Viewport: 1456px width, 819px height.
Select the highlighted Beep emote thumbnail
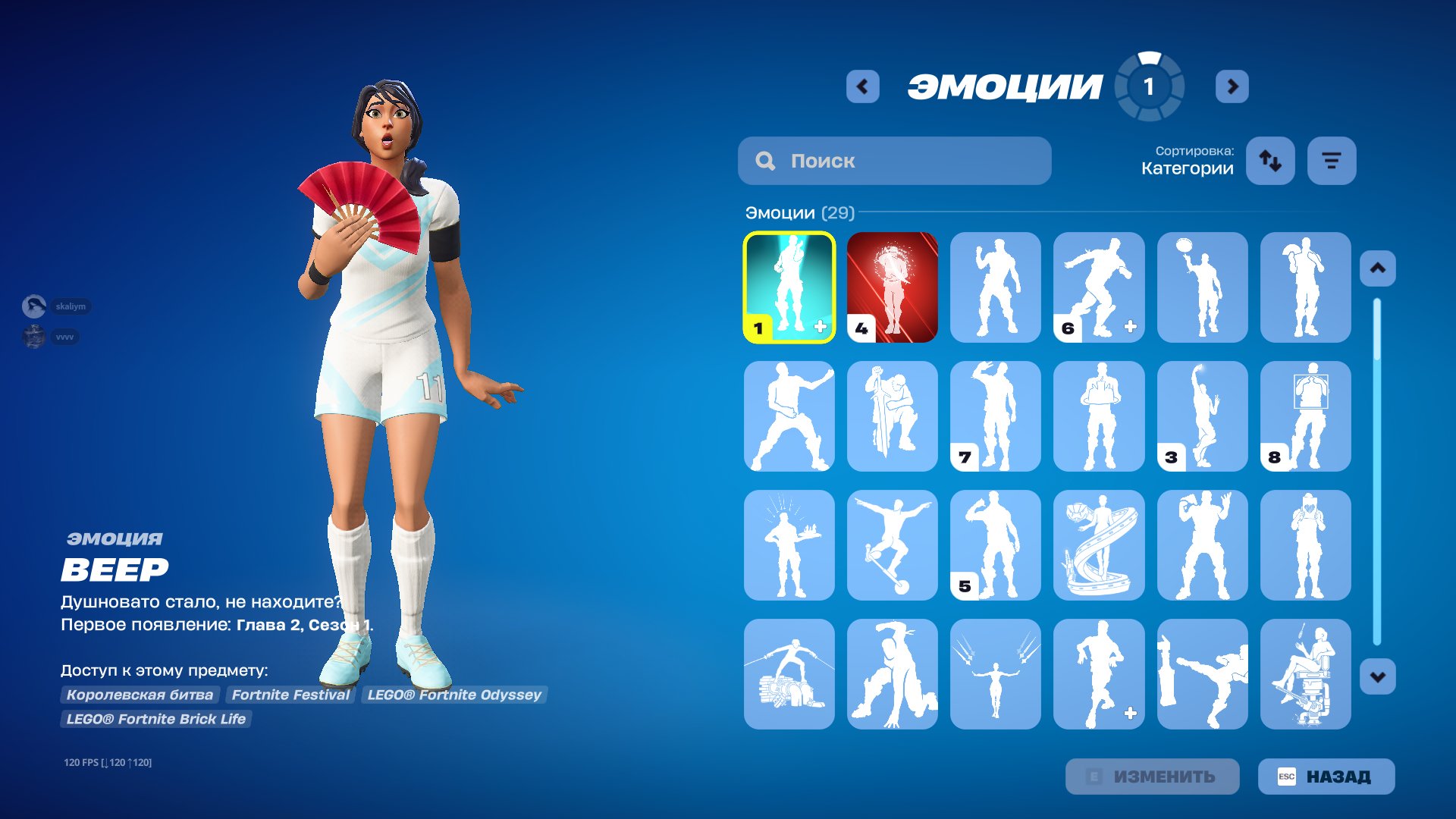(x=789, y=287)
